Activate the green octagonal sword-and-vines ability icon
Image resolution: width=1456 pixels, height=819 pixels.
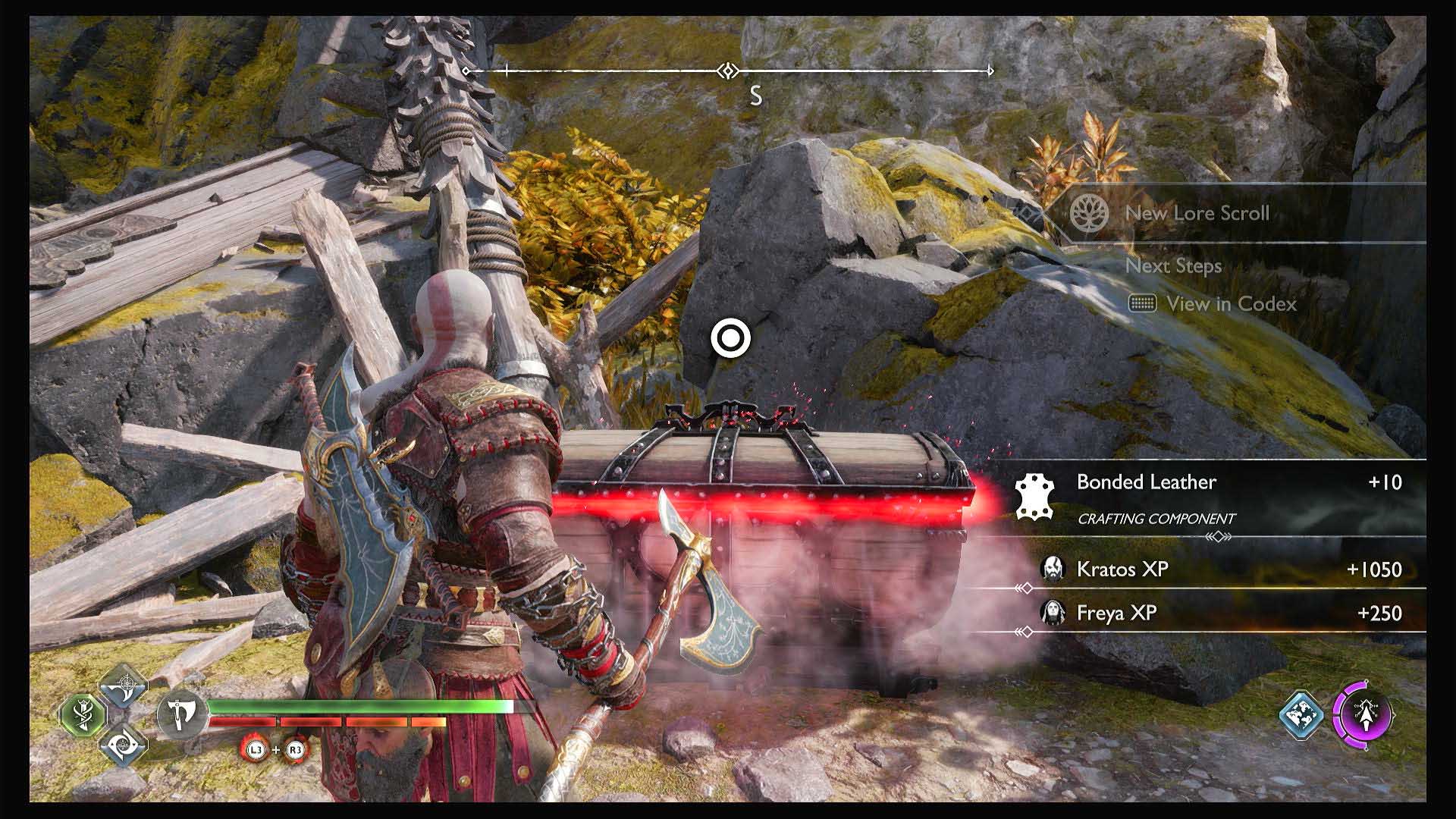[83, 714]
